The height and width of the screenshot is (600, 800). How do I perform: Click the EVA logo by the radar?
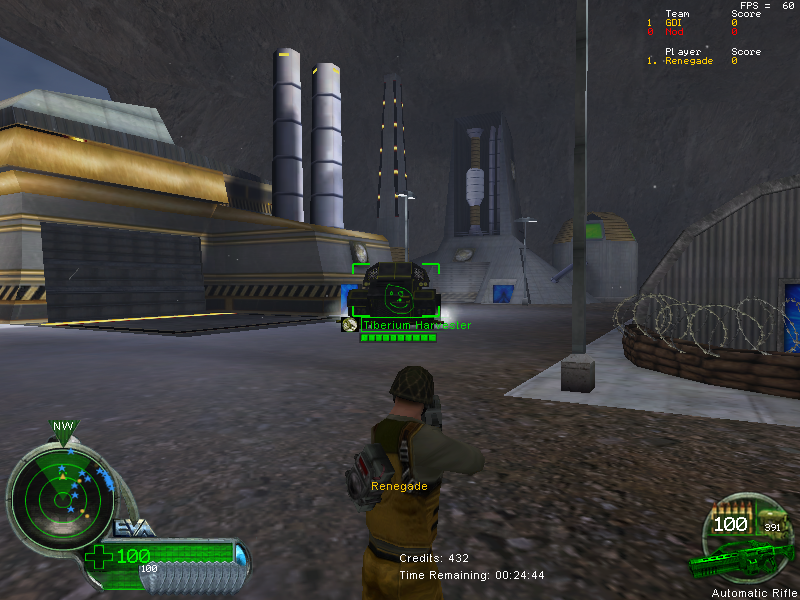(134, 528)
